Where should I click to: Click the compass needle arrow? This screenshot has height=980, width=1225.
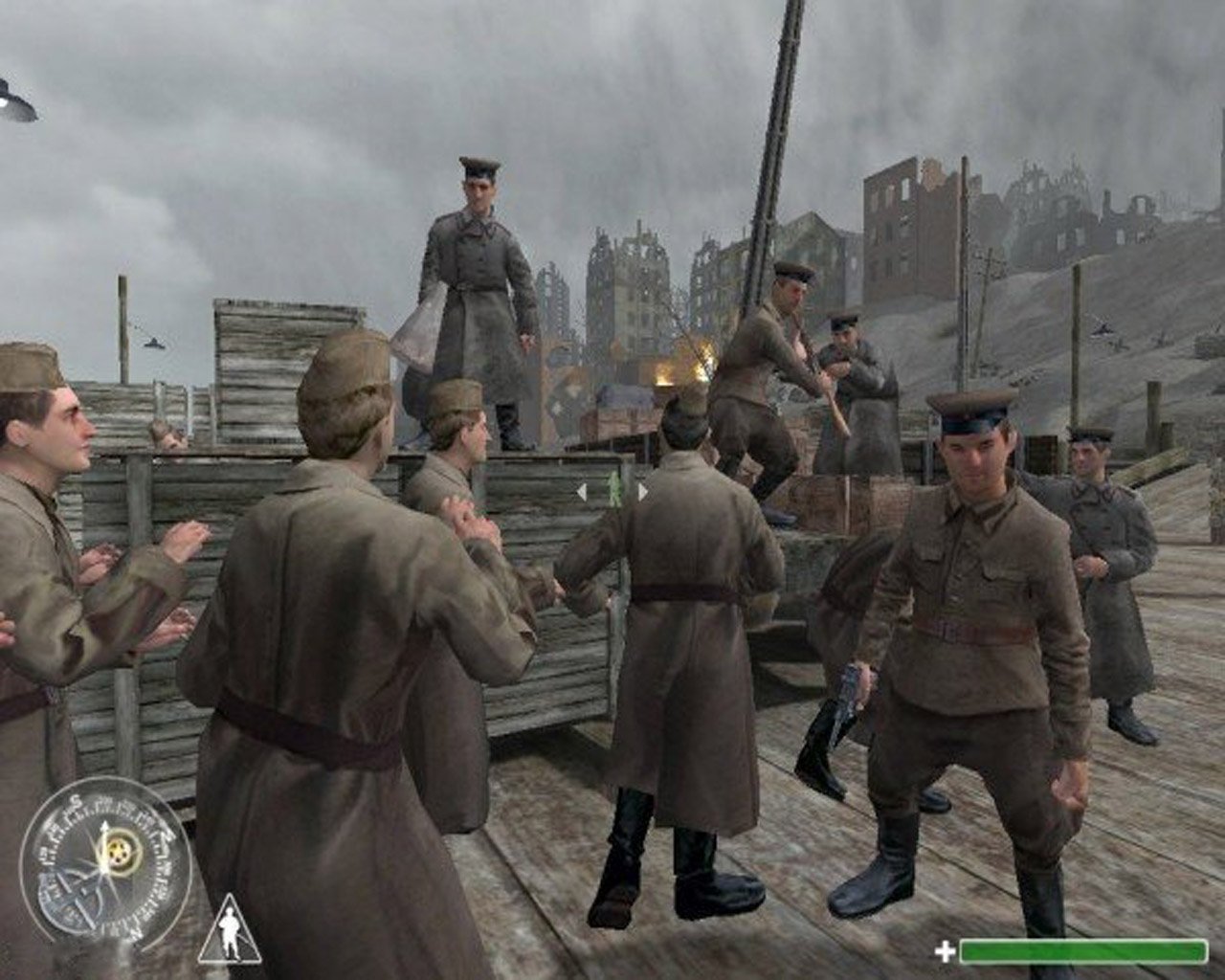coord(105,827)
